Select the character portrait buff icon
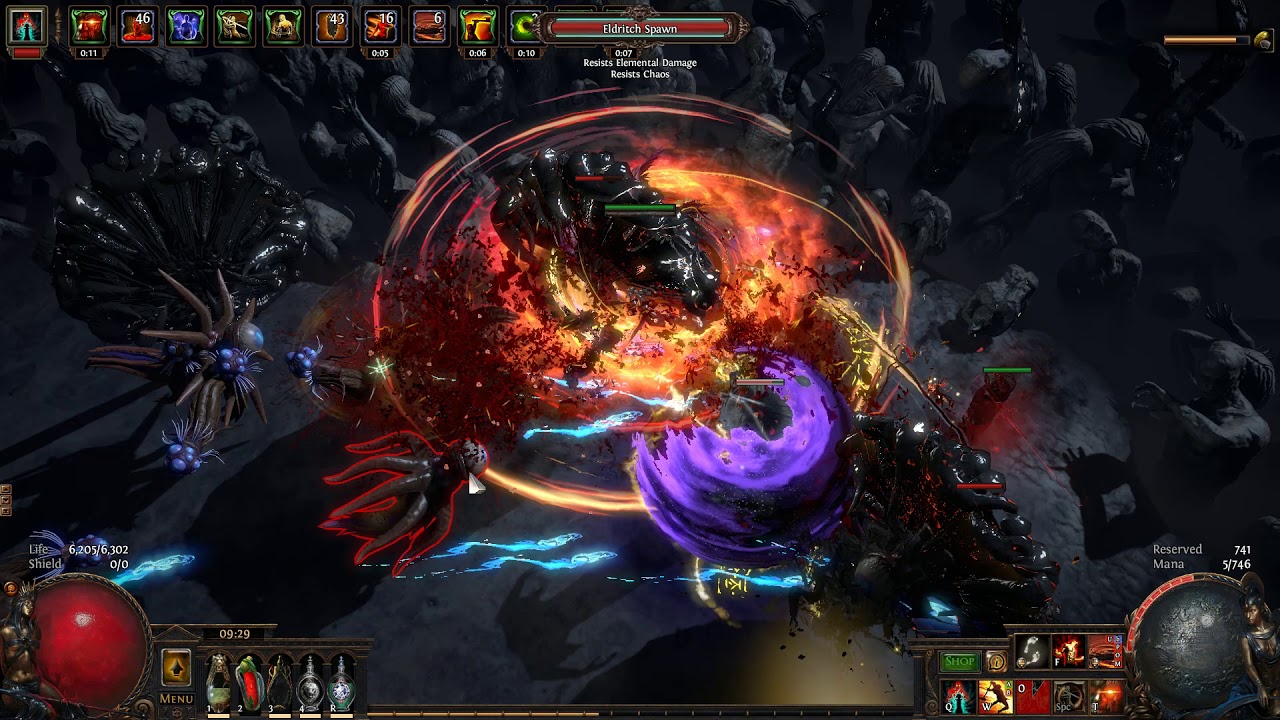 [x=27, y=26]
